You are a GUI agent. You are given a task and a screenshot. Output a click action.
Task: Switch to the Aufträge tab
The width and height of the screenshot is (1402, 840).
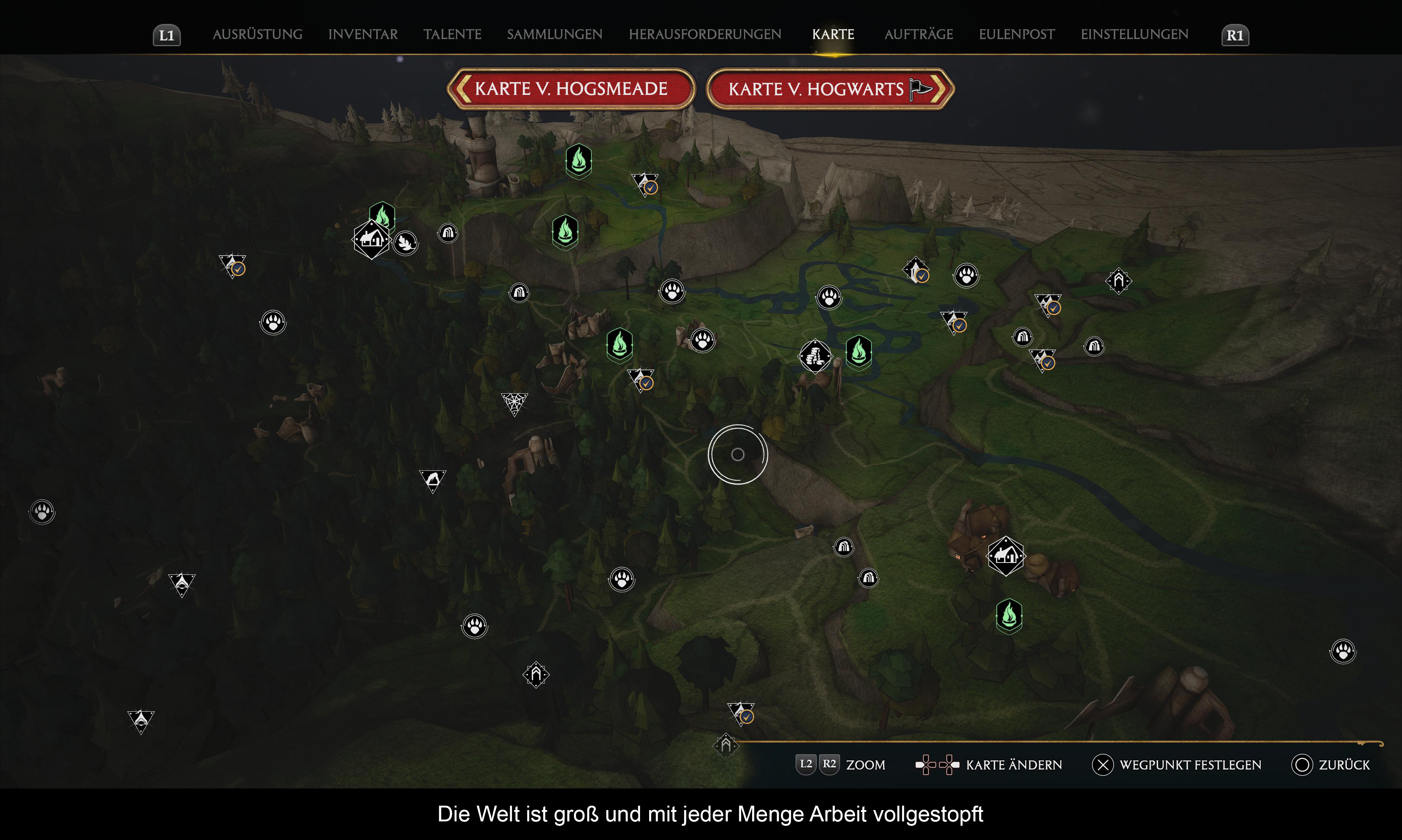919,35
